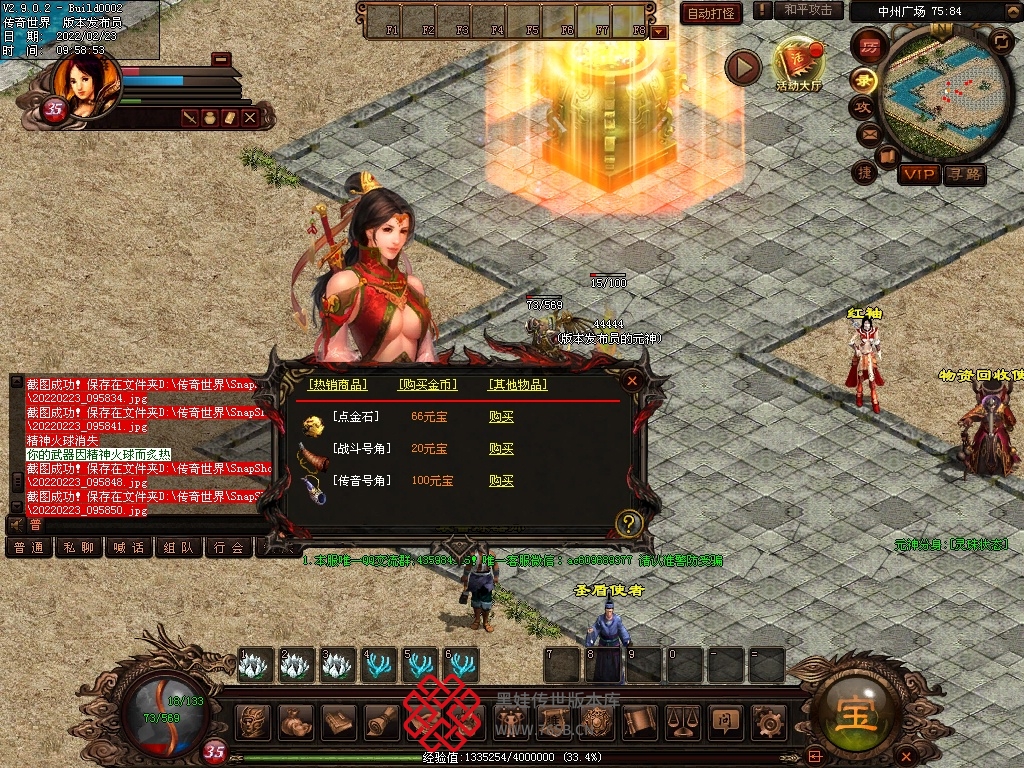
Task: Buy the 战斗号角 for 20 元宝
Action: click(x=501, y=449)
